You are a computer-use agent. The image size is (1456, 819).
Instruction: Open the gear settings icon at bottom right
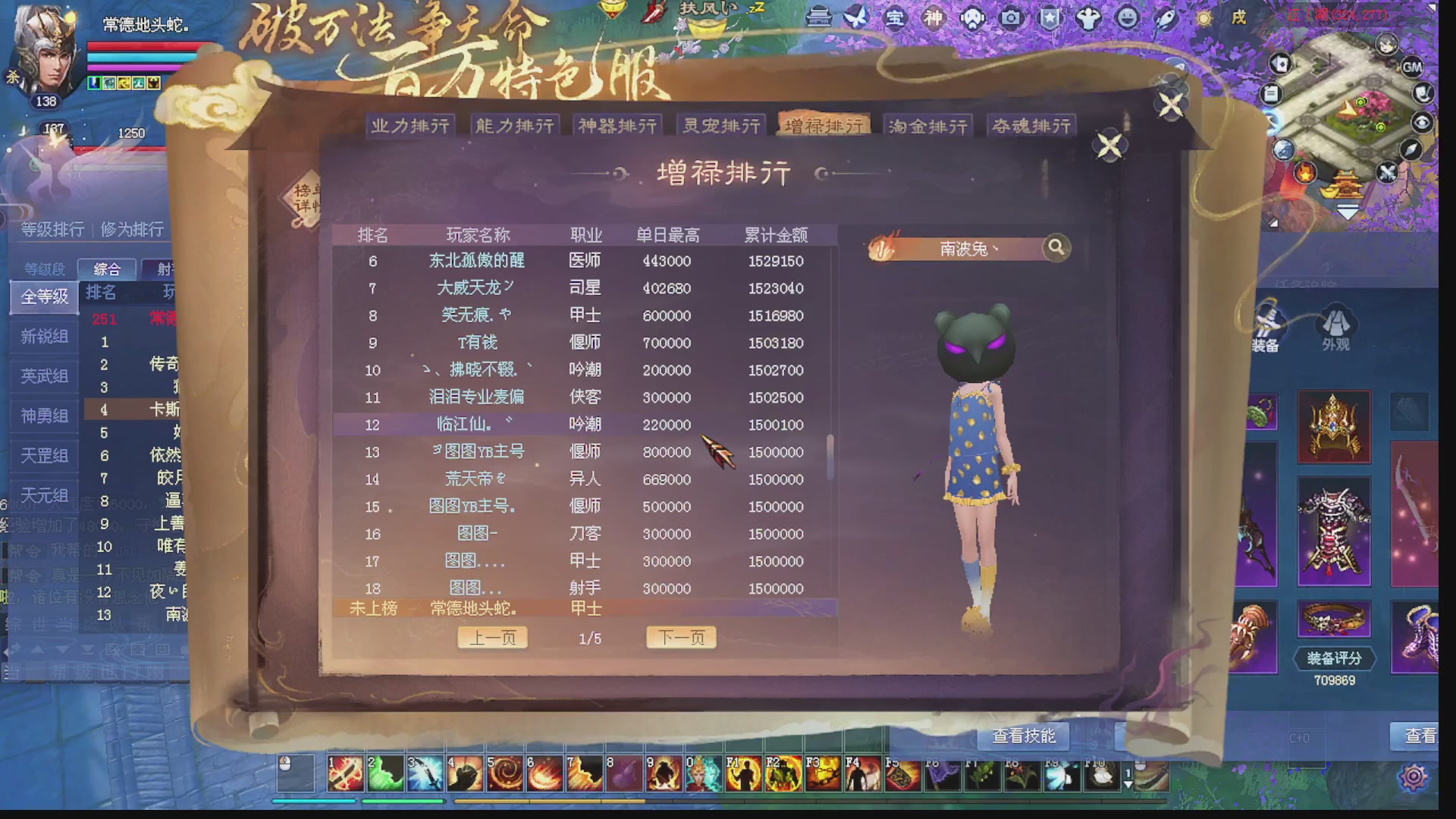coord(1412,775)
